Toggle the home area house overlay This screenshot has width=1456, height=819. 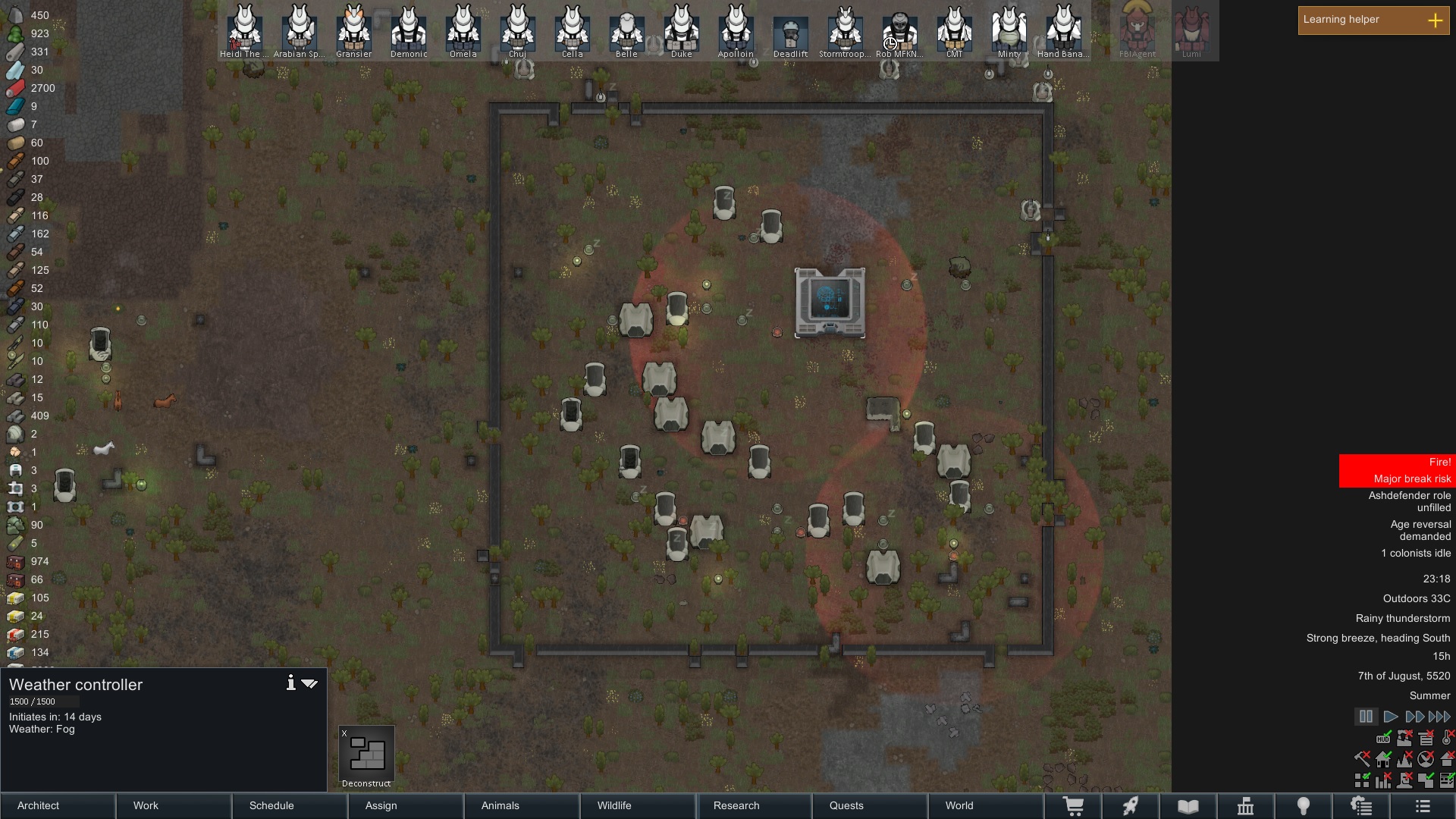click(x=1383, y=759)
